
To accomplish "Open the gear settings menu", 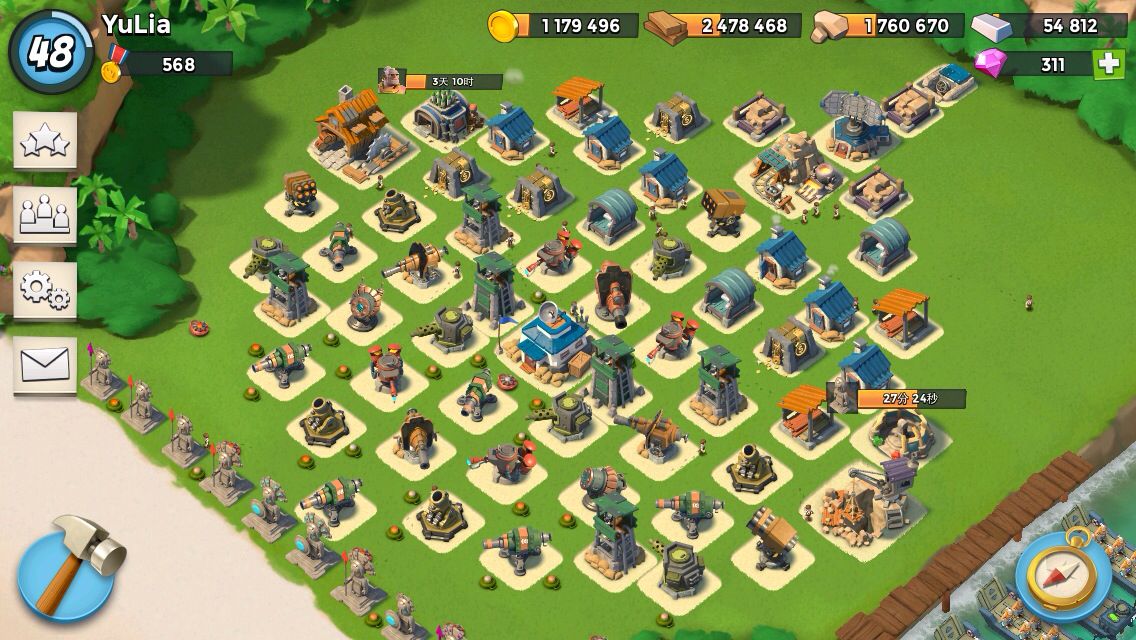I will click(x=45, y=290).
